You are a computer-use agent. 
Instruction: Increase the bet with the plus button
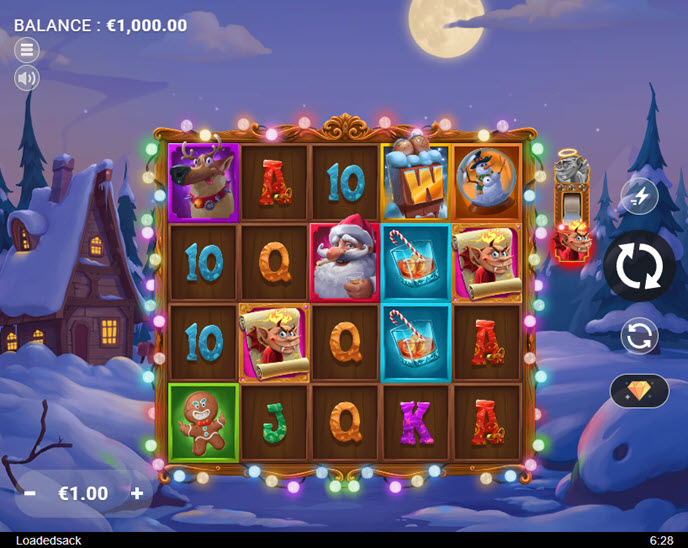point(137,493)
